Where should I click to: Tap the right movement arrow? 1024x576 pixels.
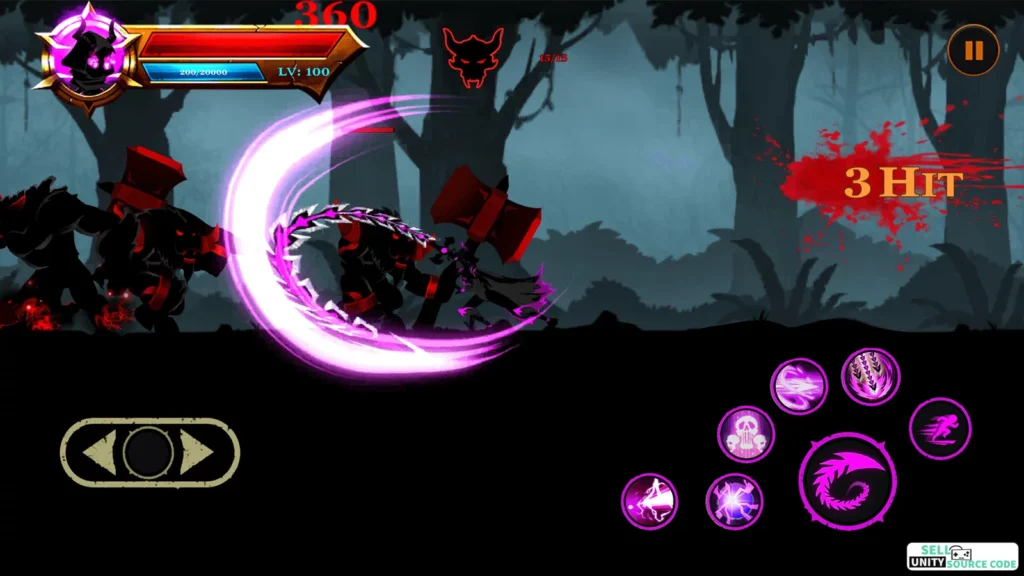pos(198,454)
